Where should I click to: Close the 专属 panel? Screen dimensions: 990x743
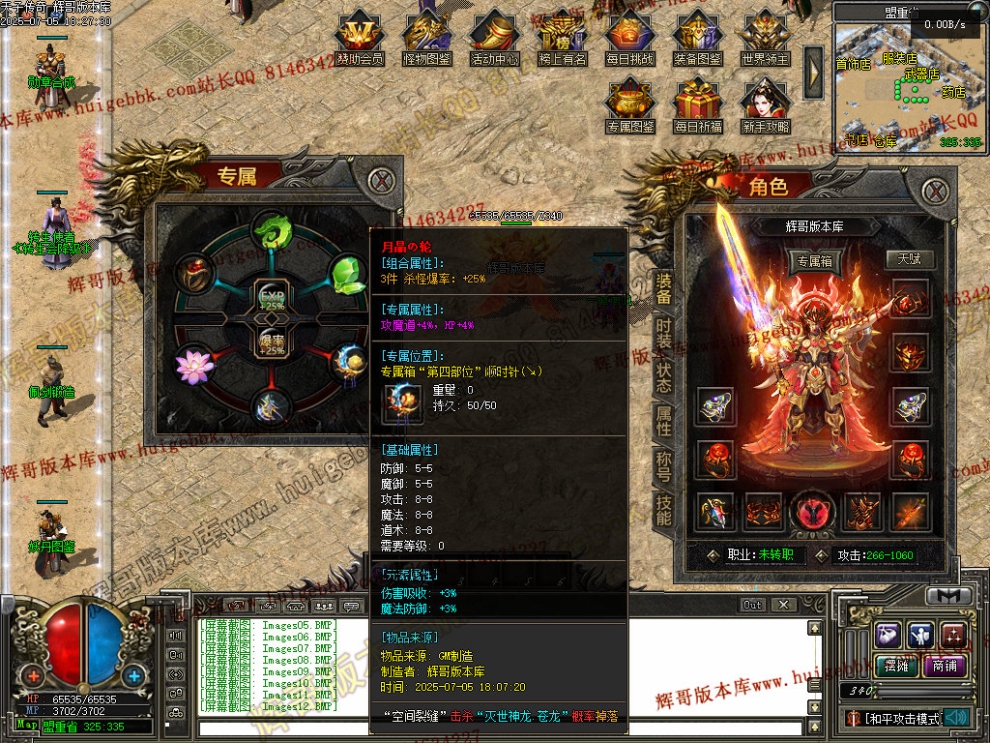[380, 182]
